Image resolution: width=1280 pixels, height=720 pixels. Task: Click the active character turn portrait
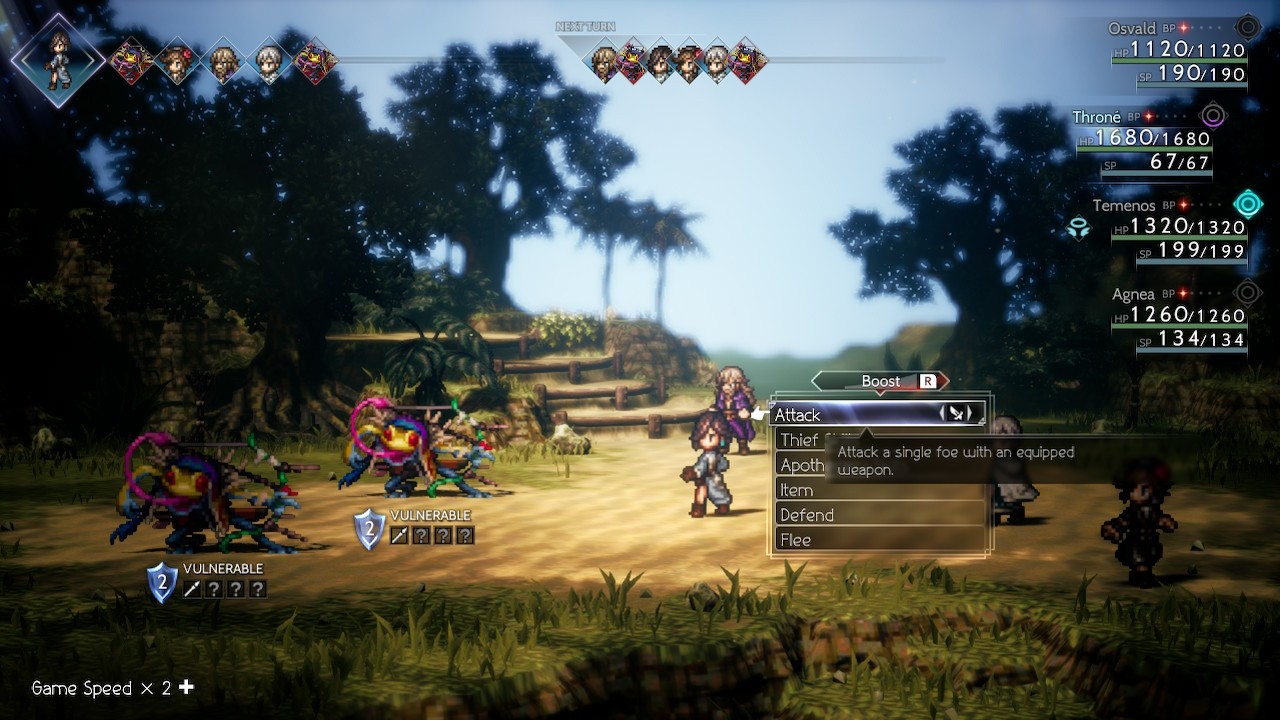pos(58,59)
